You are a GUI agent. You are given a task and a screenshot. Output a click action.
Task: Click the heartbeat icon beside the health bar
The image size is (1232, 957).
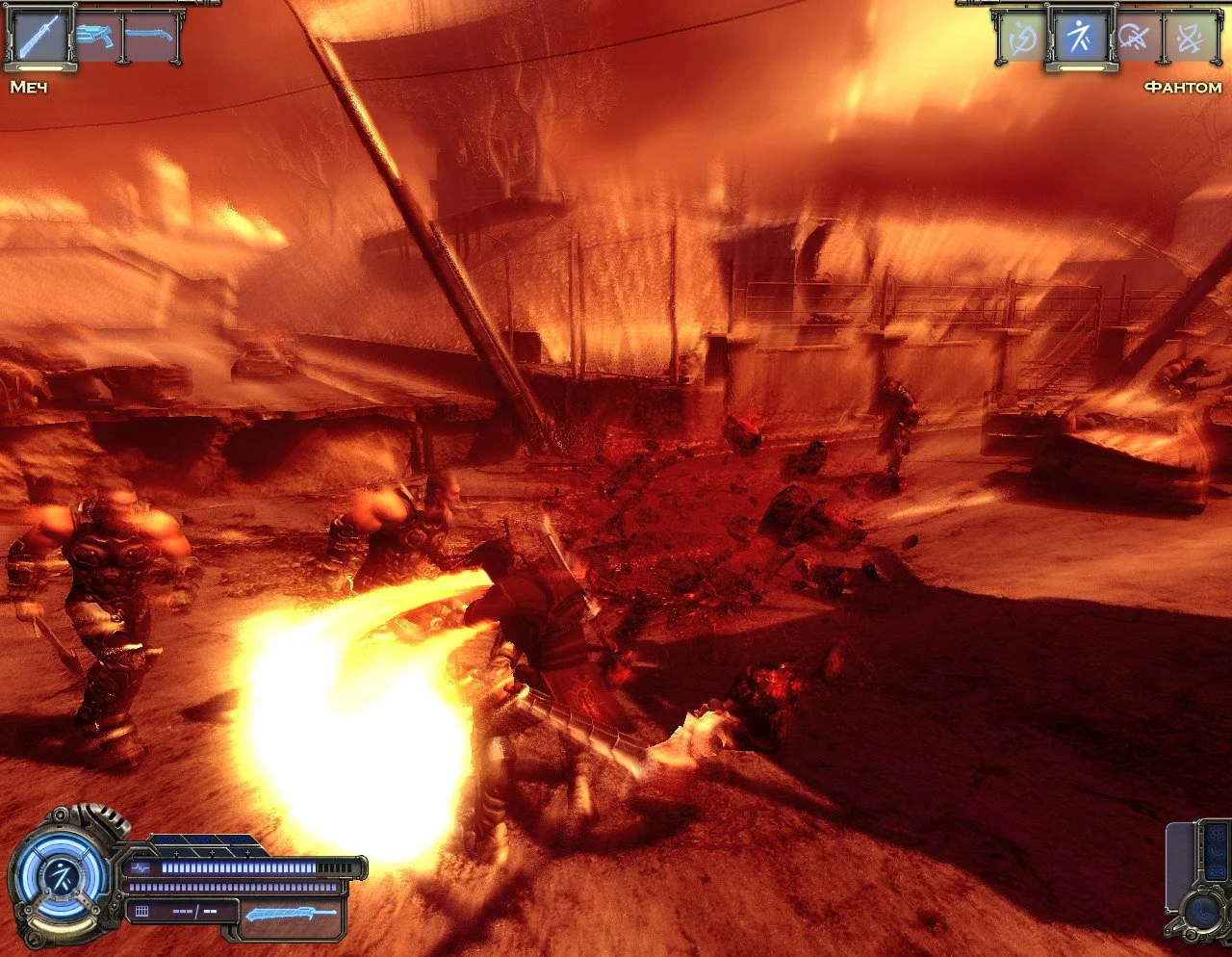click(x=141, y=866)
